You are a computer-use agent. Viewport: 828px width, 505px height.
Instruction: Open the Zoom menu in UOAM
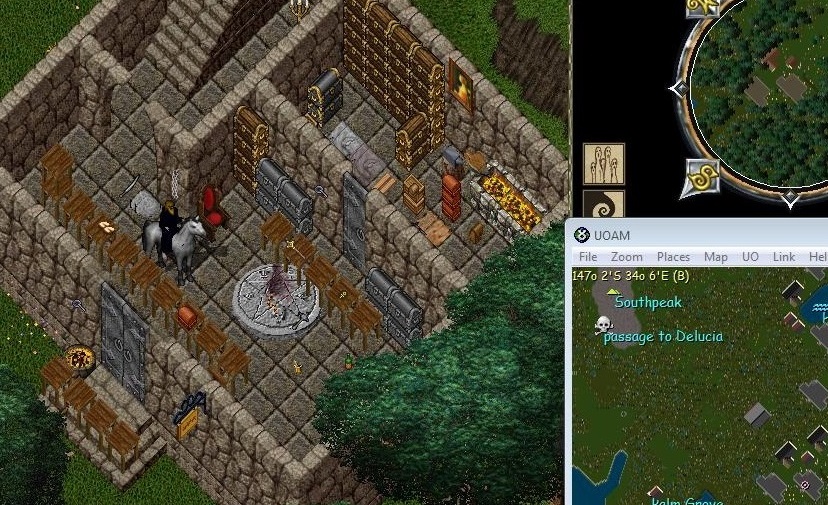pos(626,257)
